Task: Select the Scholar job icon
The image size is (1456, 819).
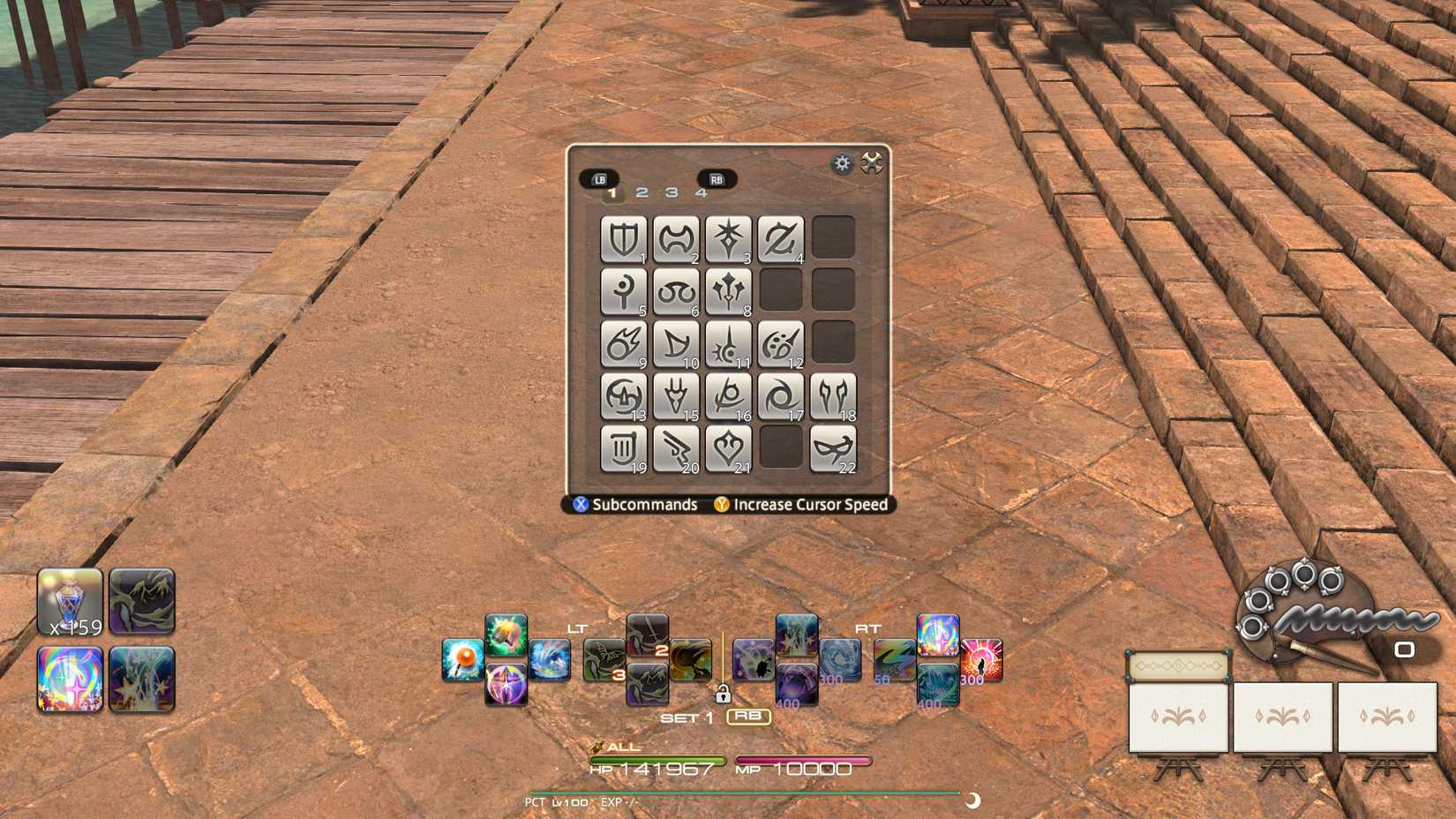Action: (678, 291)
